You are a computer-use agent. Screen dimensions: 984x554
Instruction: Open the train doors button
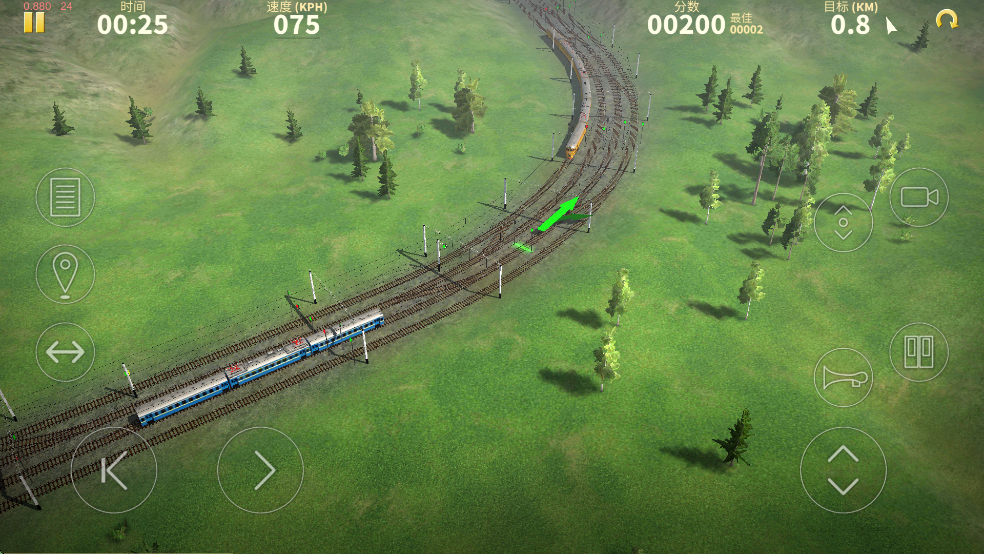pyautogui.click(x=918, y=351)
